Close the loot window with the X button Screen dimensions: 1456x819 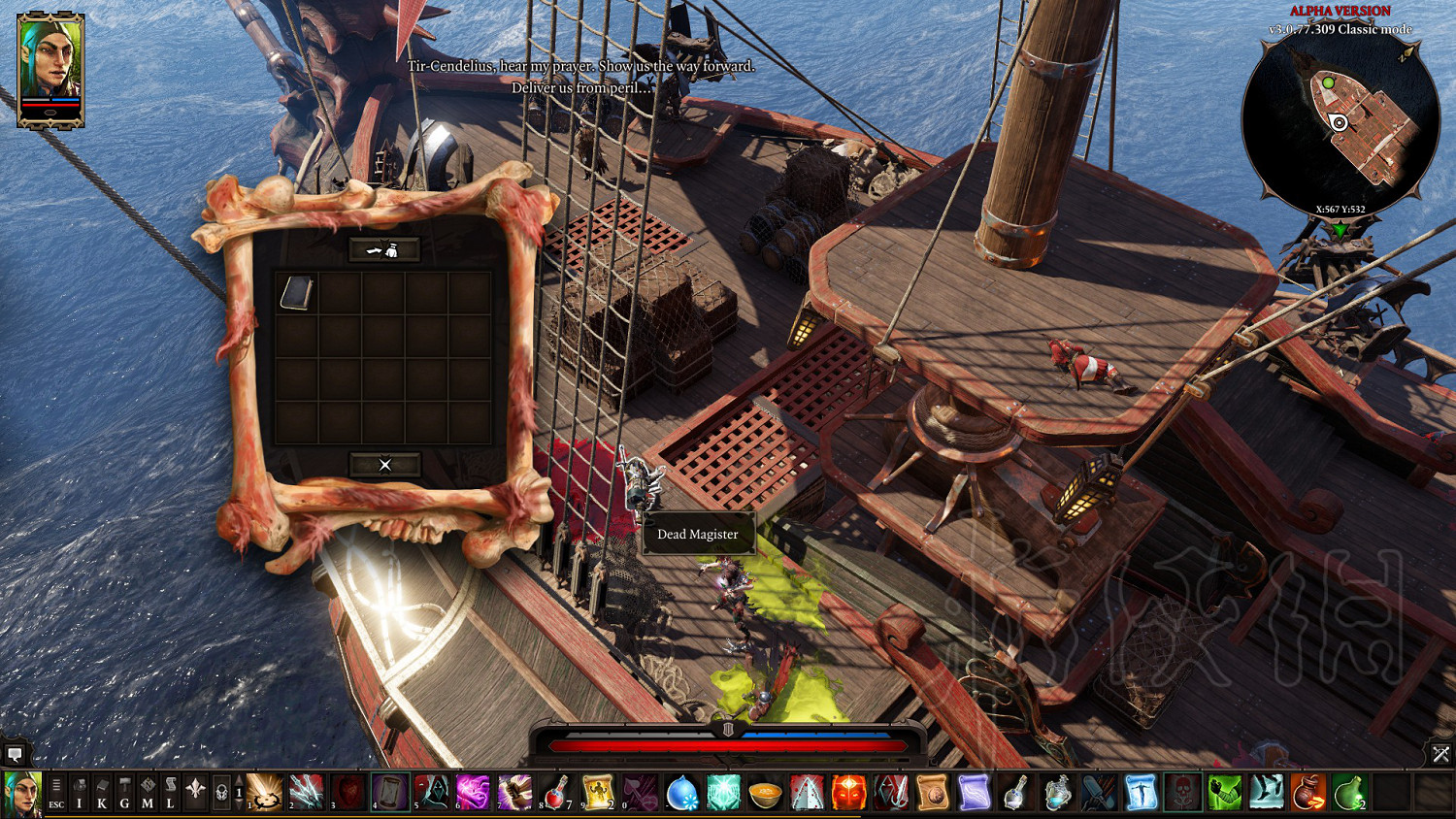(x=384, y=465)
